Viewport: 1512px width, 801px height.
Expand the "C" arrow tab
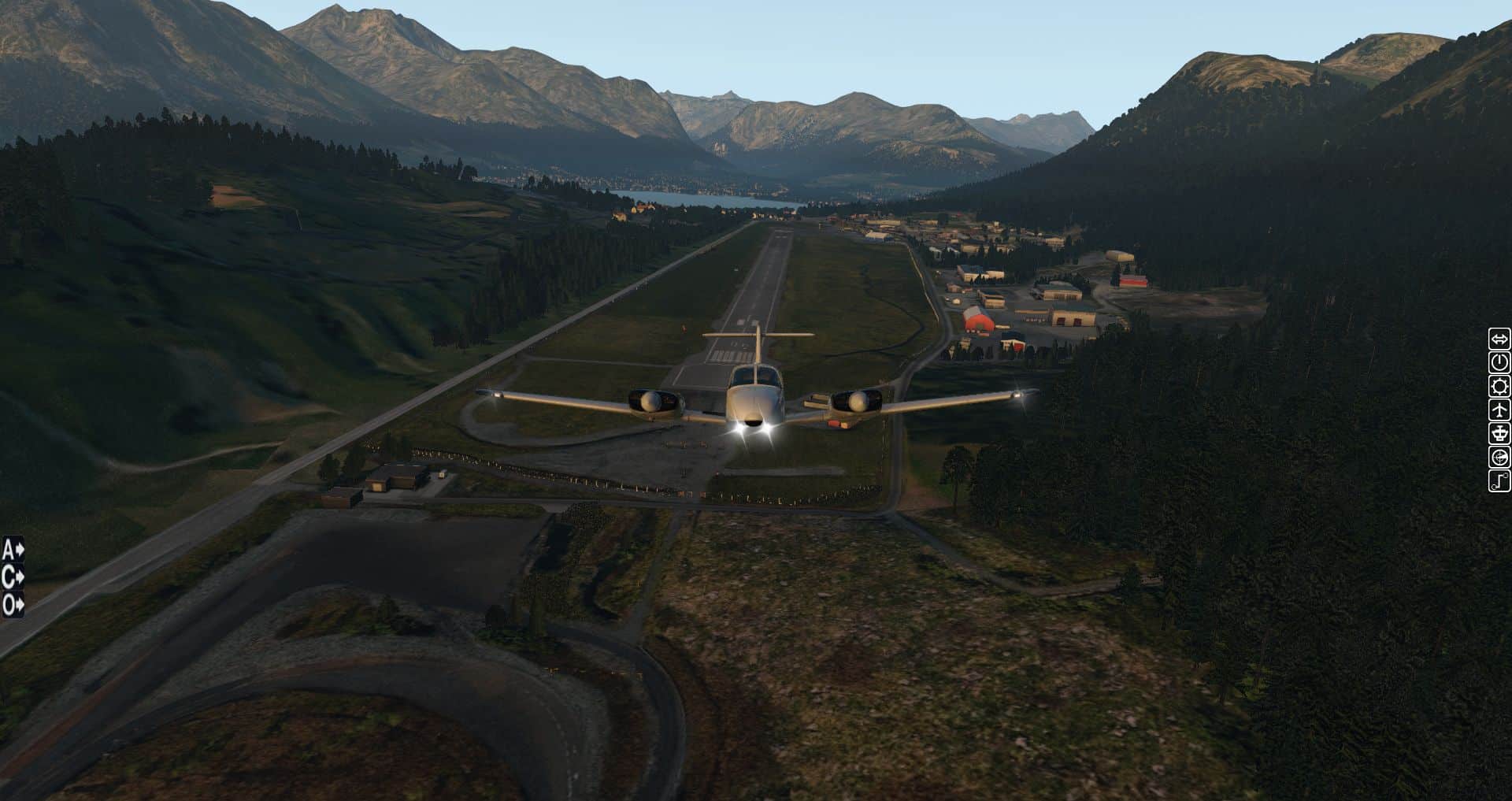(13, 577)
